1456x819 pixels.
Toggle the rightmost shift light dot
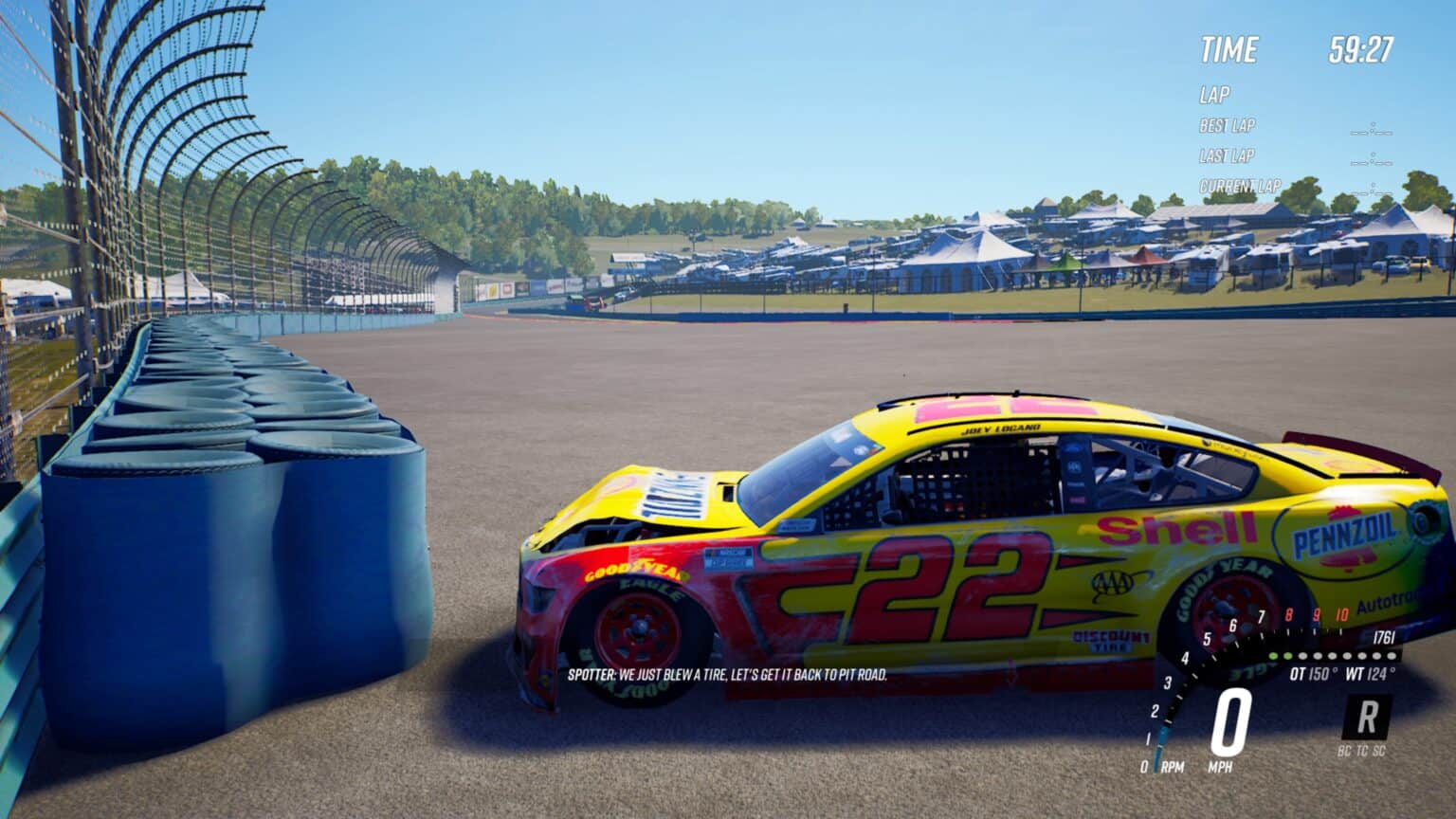pos(1392,657)
